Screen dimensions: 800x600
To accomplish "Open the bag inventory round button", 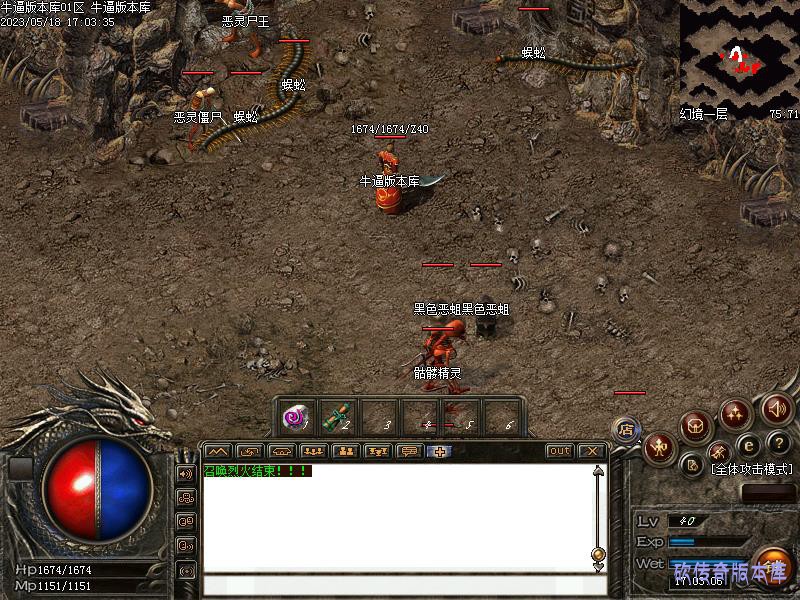I will 696,426.
